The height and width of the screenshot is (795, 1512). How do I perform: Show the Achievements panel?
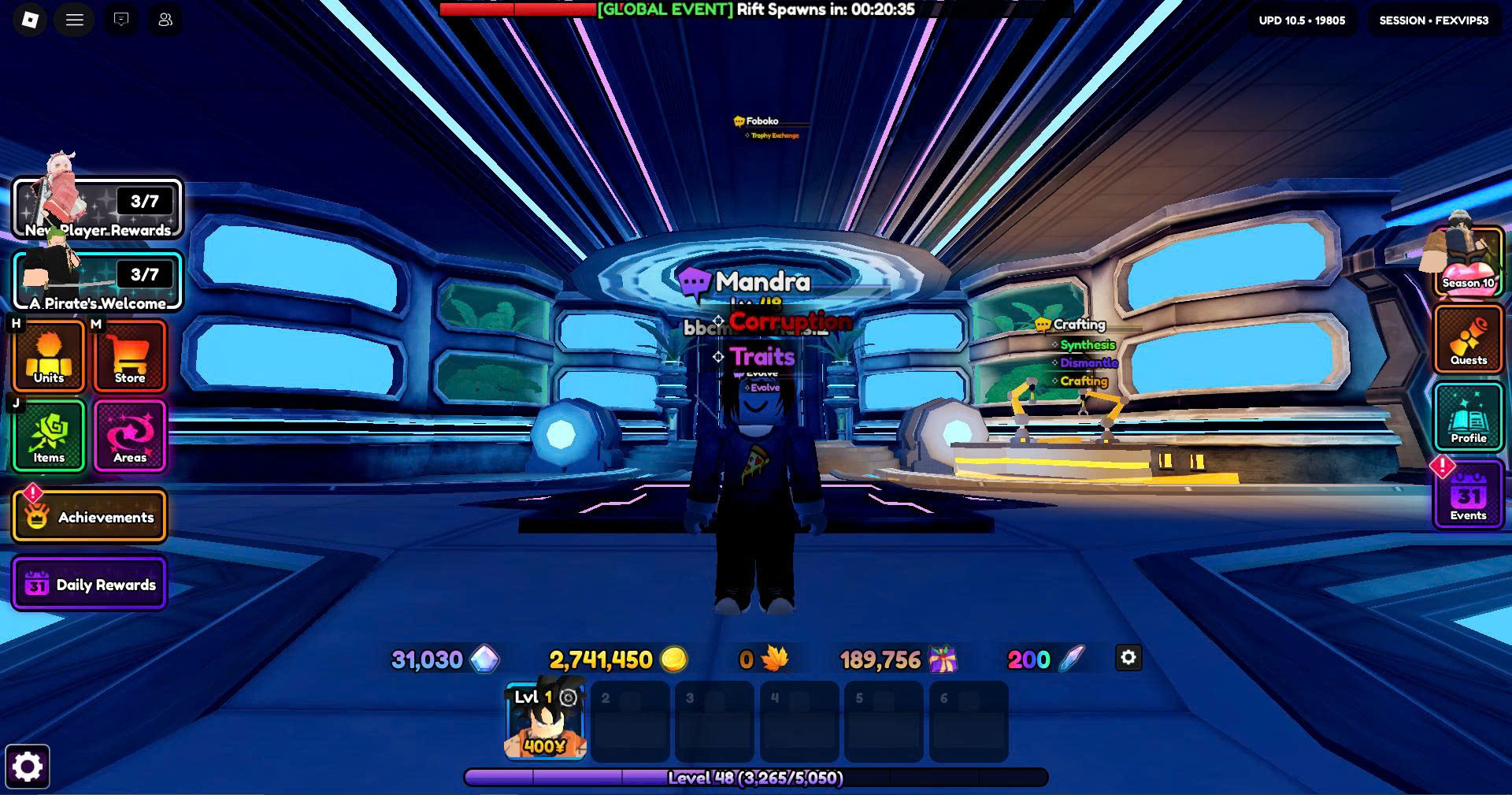coord(89,517)
